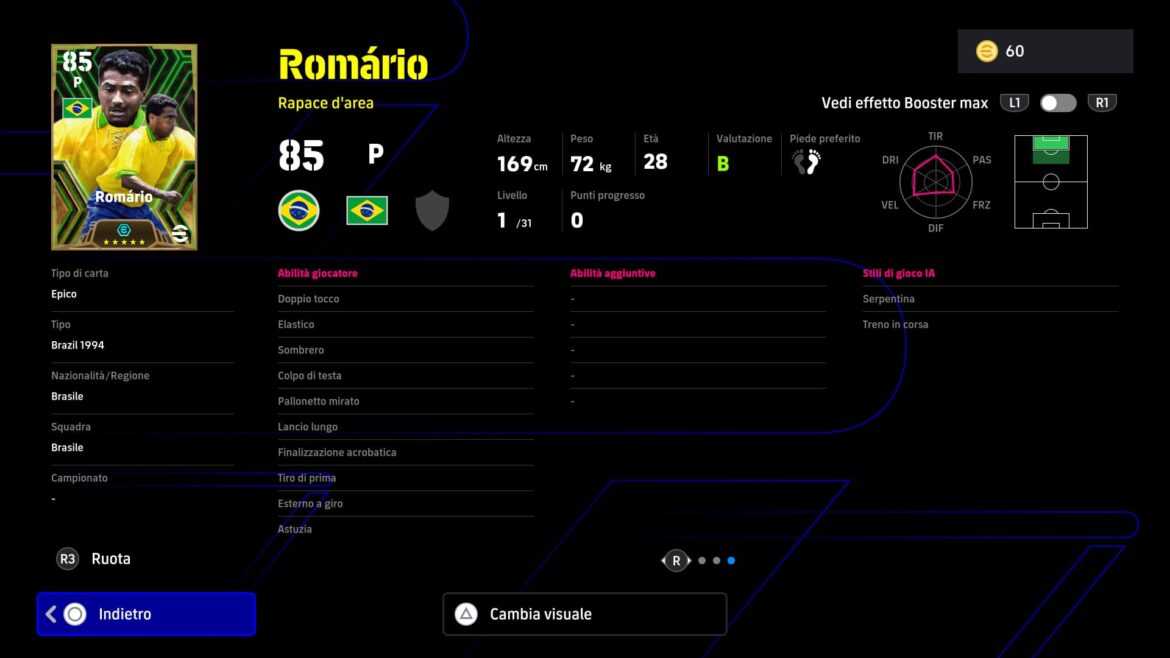Click the stats radar chart
This screenshot has height=658, width=1170.
pyautogui.click(x=935, y=181)
